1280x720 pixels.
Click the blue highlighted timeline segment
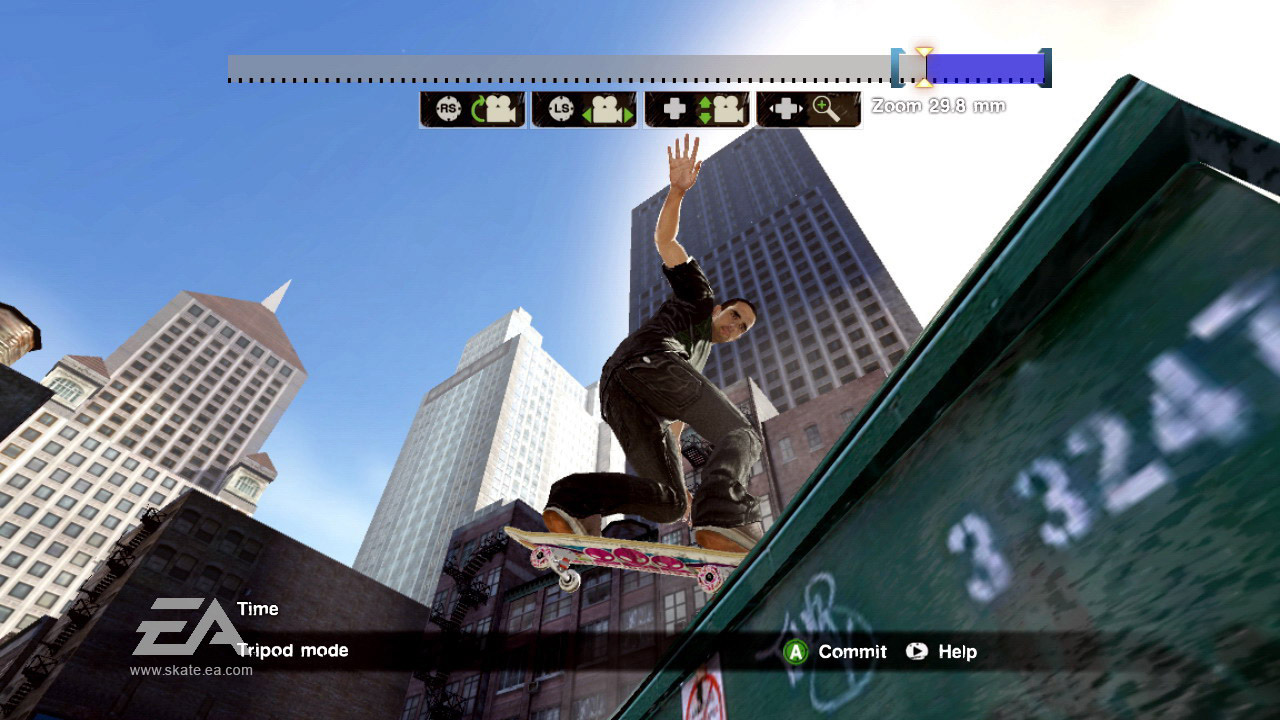pos(983,67)
